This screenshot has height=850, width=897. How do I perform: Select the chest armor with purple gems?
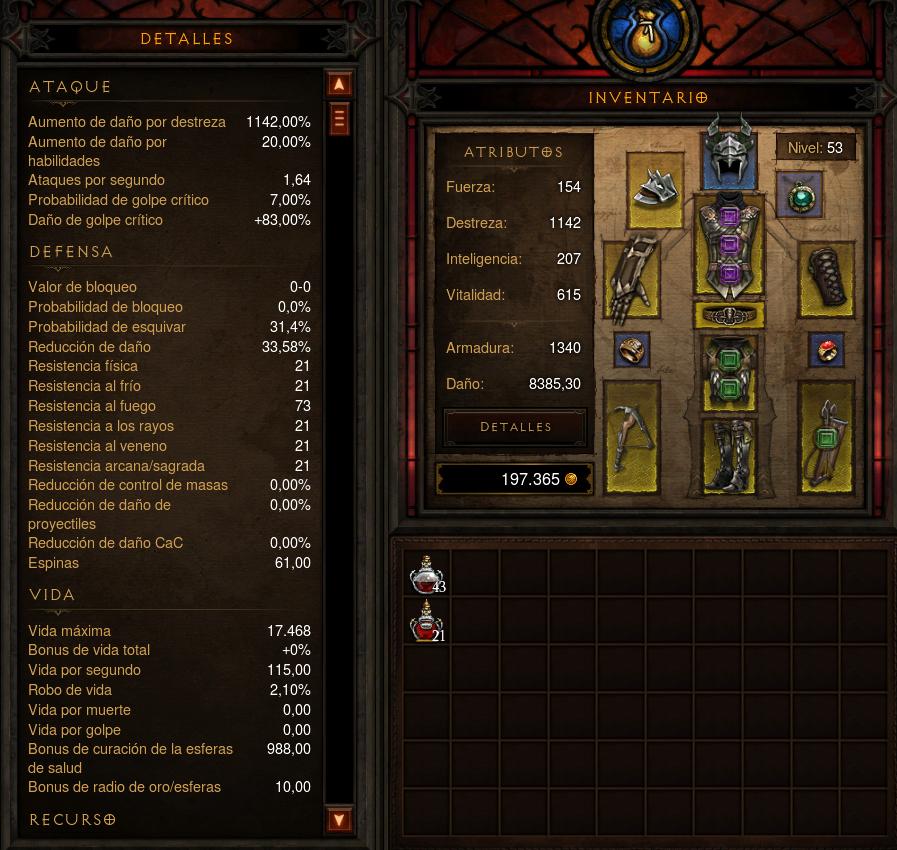(x=729, y=246)
